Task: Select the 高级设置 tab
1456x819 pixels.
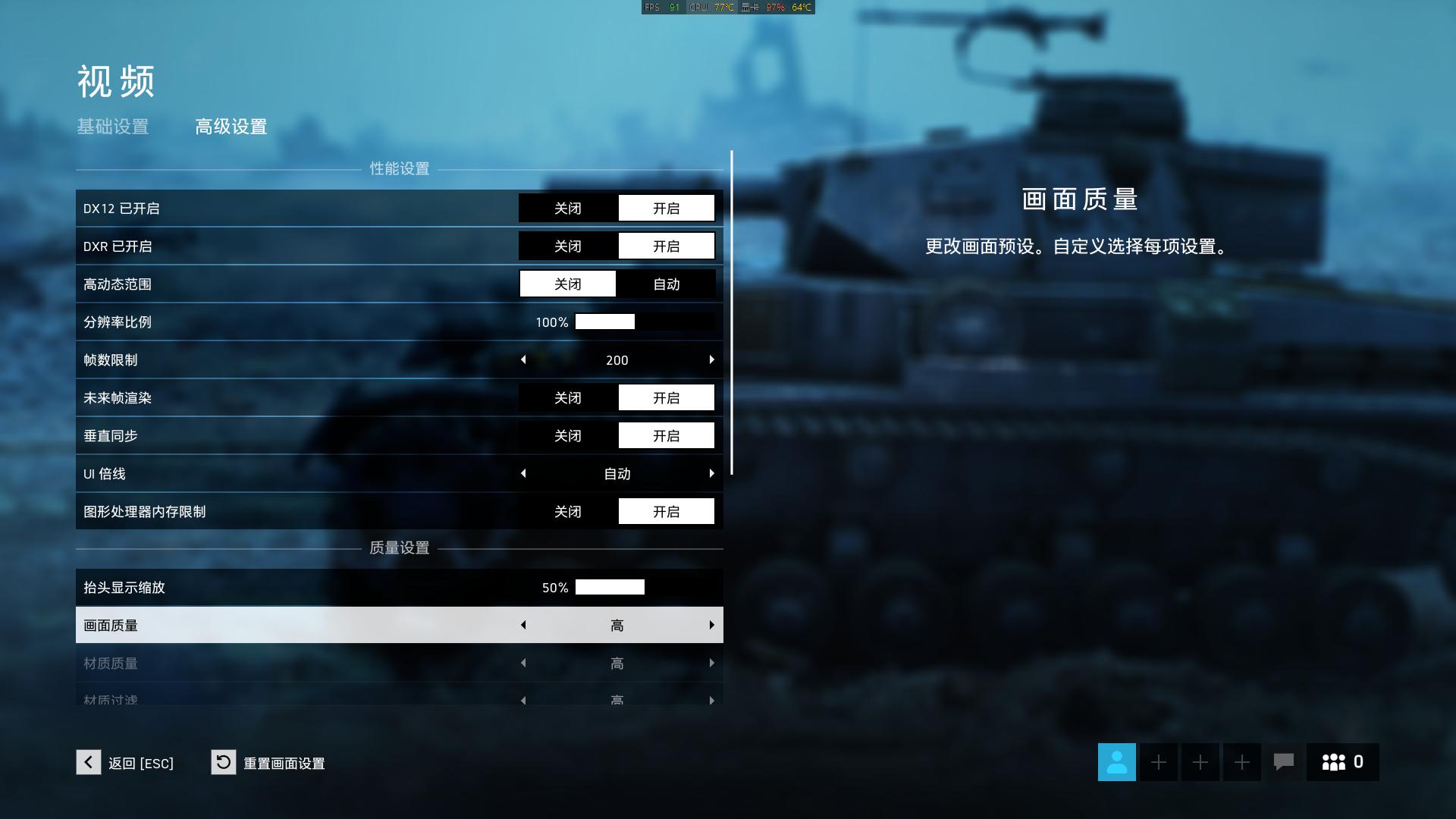Action: point(230,127)
